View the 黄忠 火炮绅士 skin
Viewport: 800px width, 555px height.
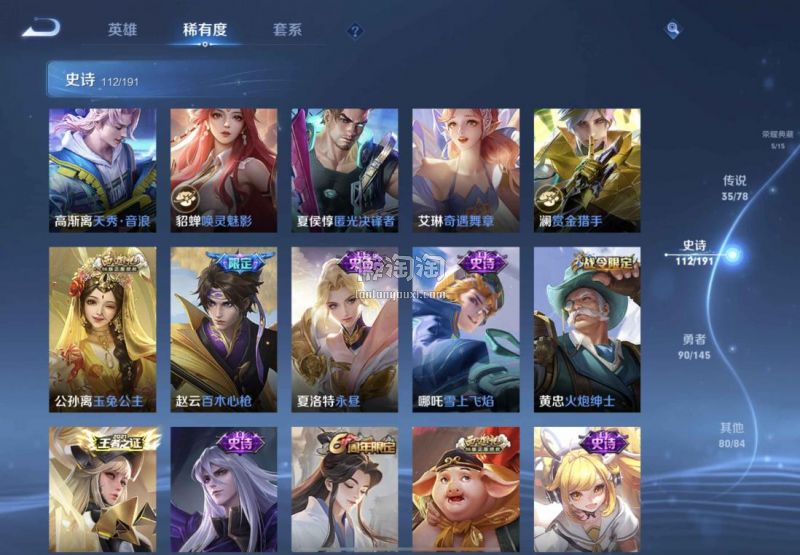(x=586, y=330)
